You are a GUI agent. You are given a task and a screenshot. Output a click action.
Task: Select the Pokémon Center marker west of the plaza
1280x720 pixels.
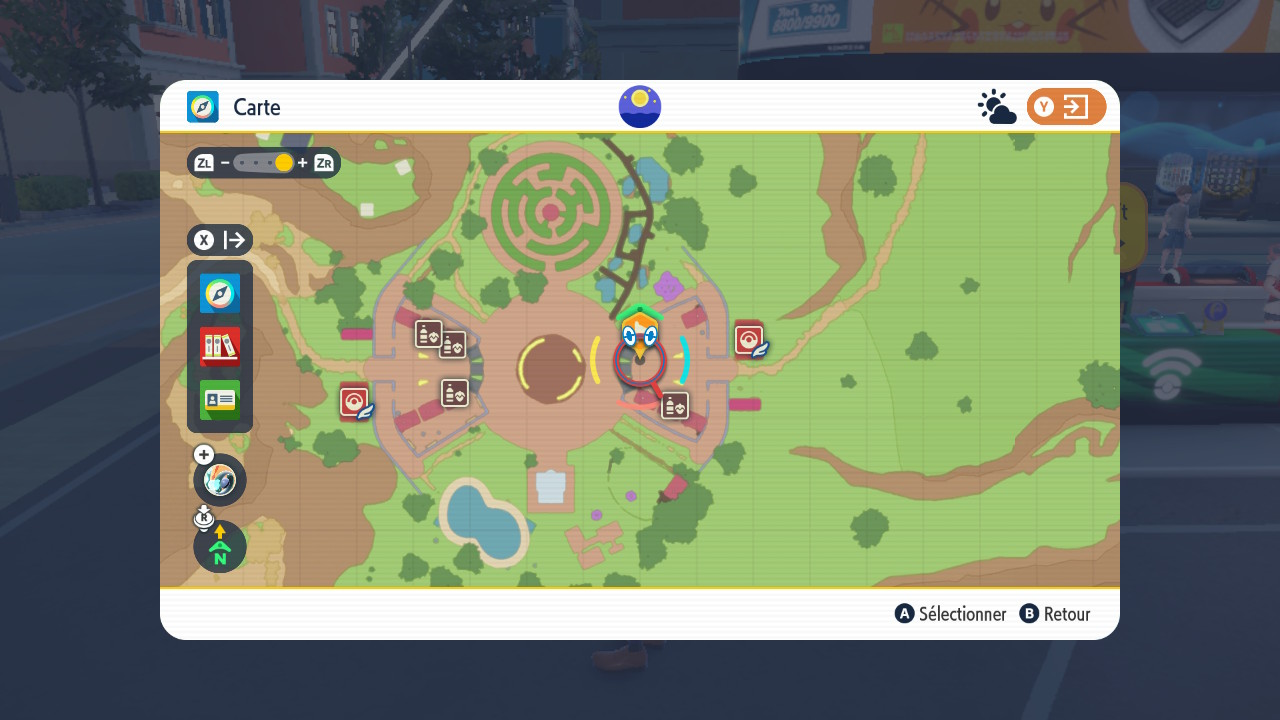pos(355,402)
